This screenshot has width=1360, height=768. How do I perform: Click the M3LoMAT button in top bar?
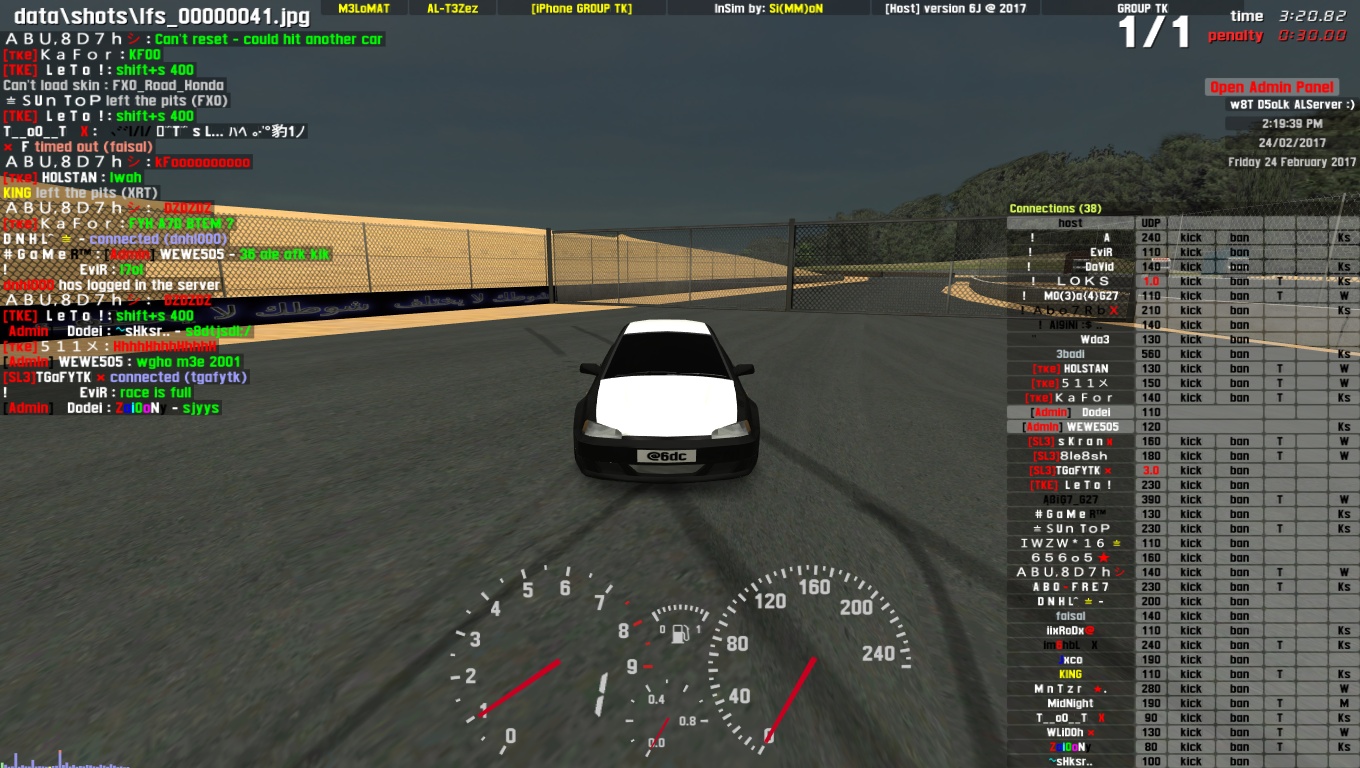tap(364, 8)
